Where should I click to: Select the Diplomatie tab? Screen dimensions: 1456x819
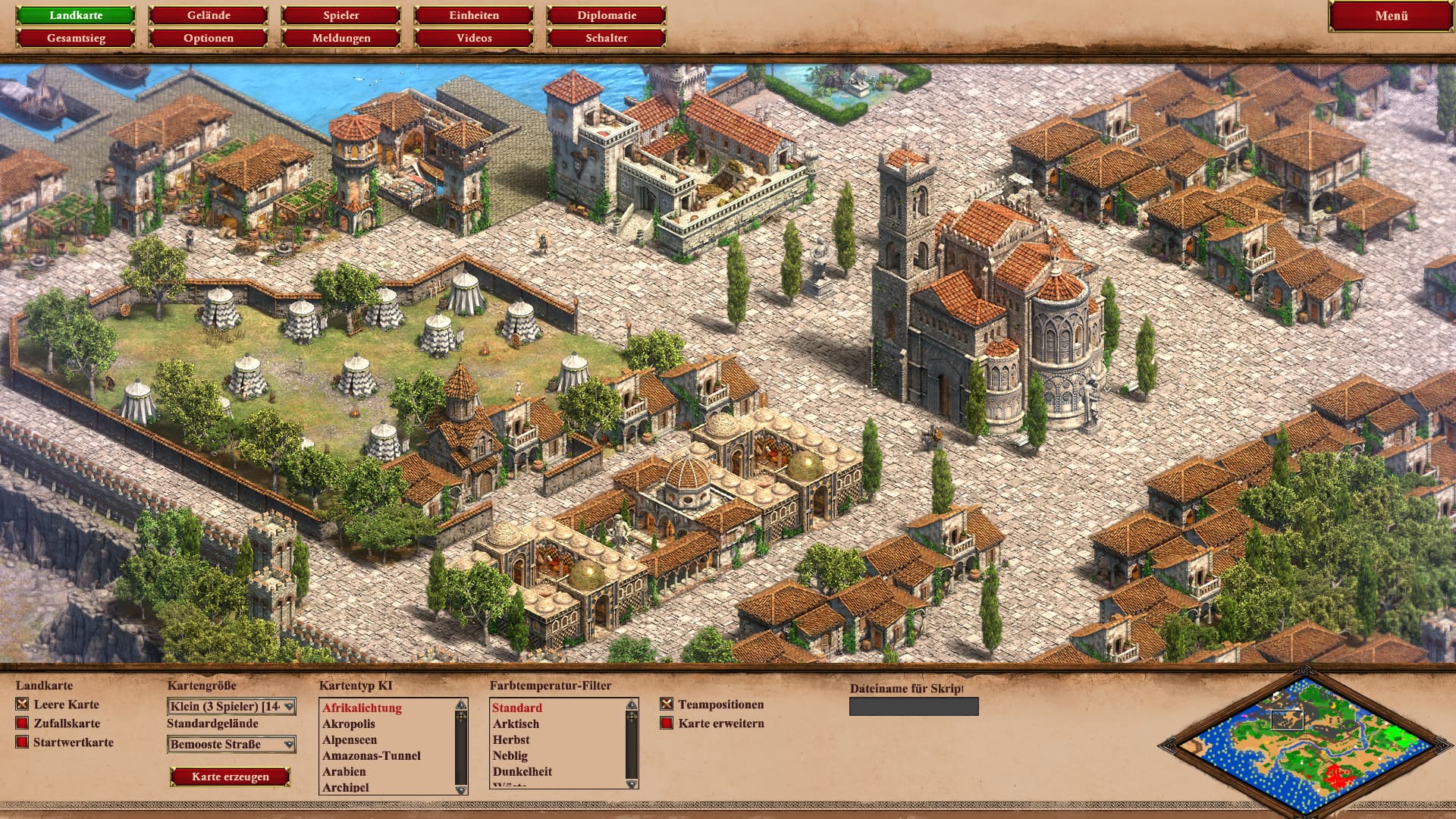607,15
